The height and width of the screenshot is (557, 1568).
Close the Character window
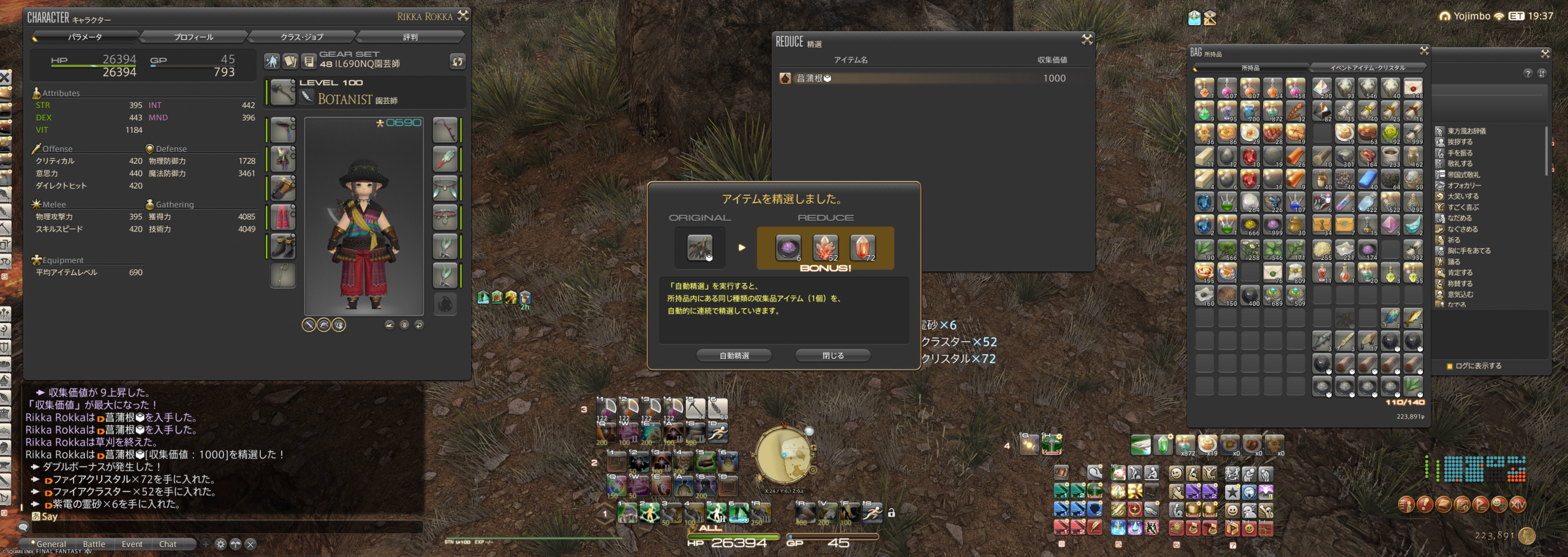463,16
